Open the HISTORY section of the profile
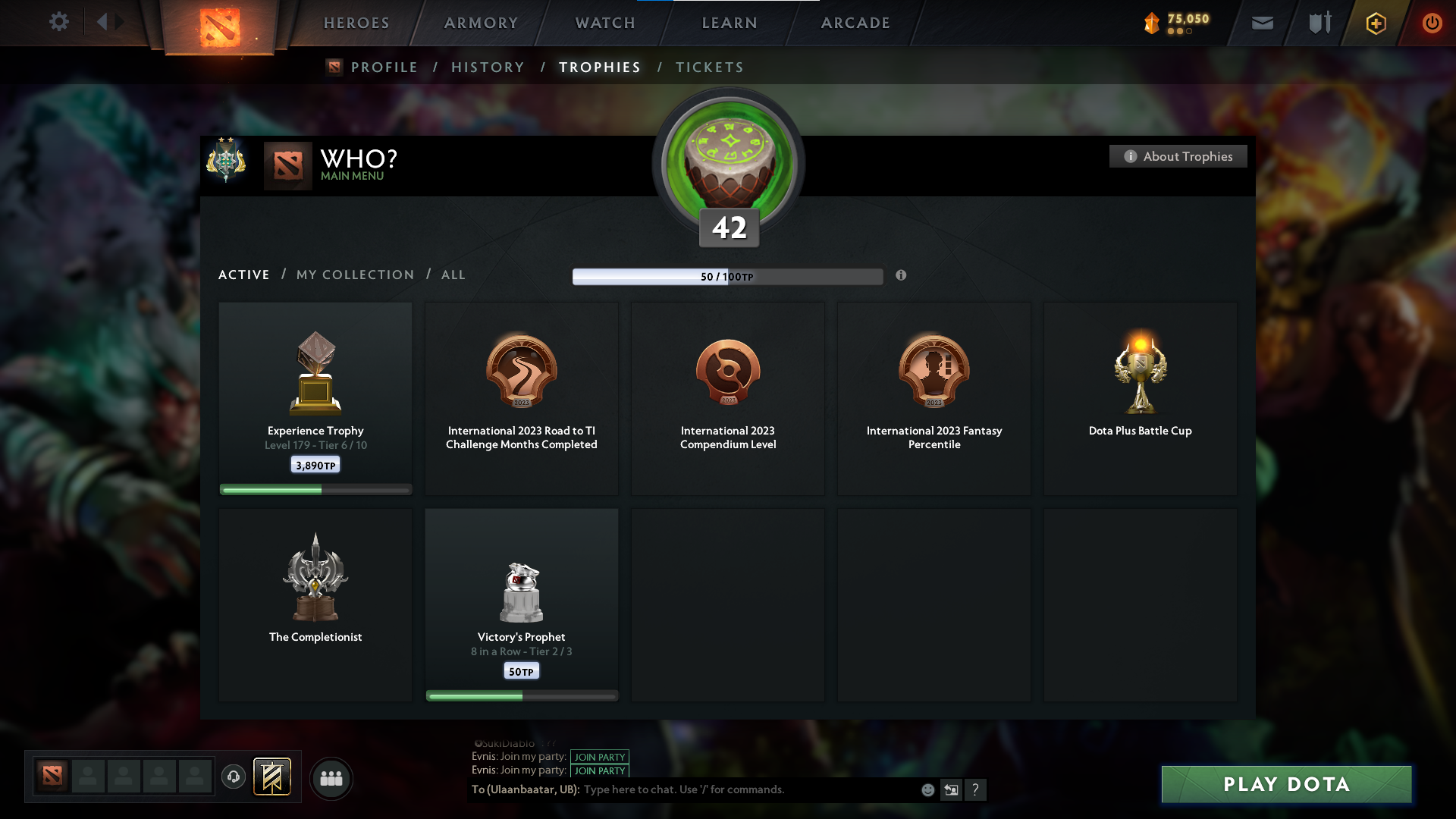The width and height of the screenshot is (1456, 819). pos(488,67)
